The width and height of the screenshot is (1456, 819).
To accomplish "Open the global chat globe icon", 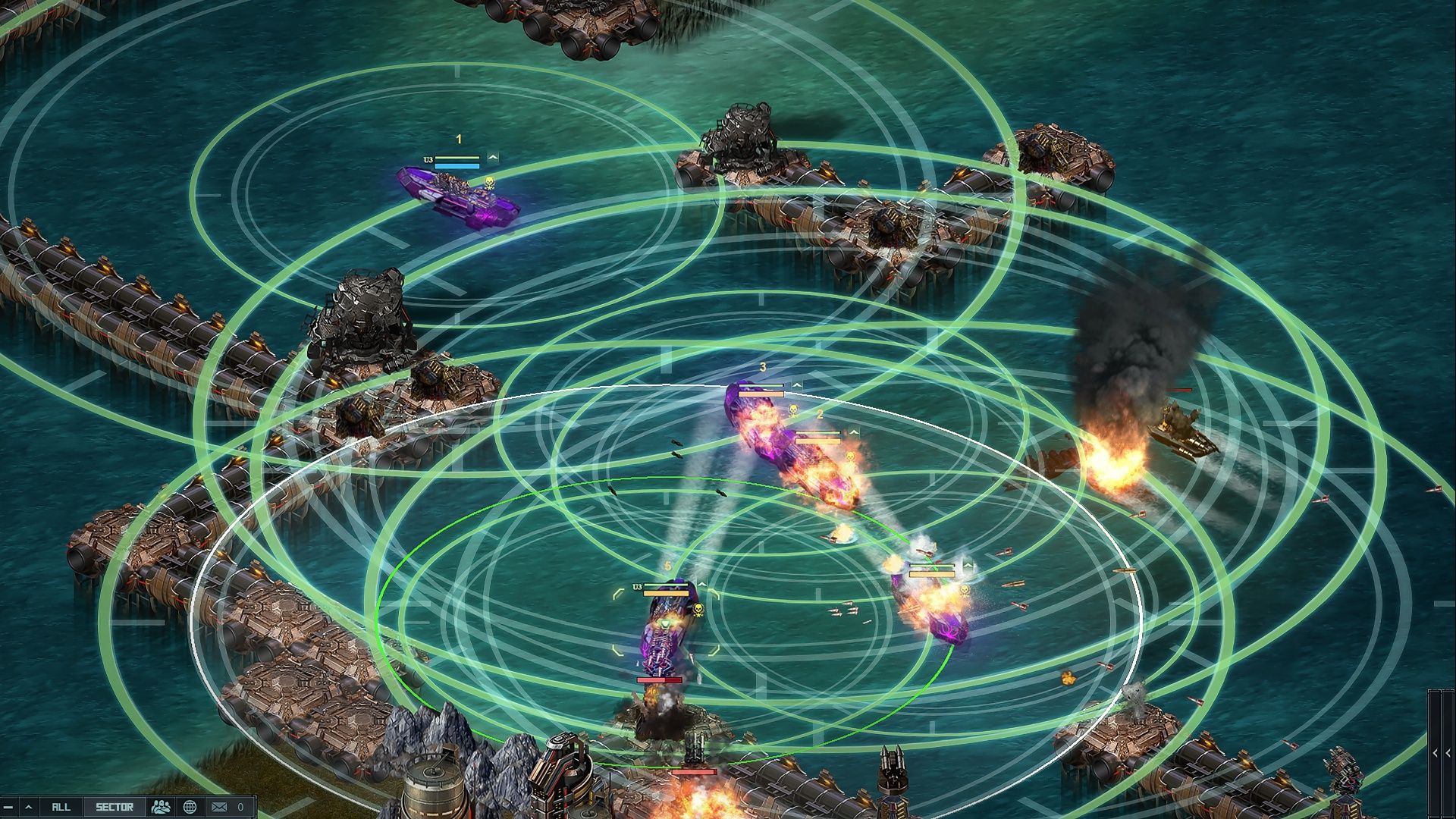I will pyautogui.click(x=190, y=808).
